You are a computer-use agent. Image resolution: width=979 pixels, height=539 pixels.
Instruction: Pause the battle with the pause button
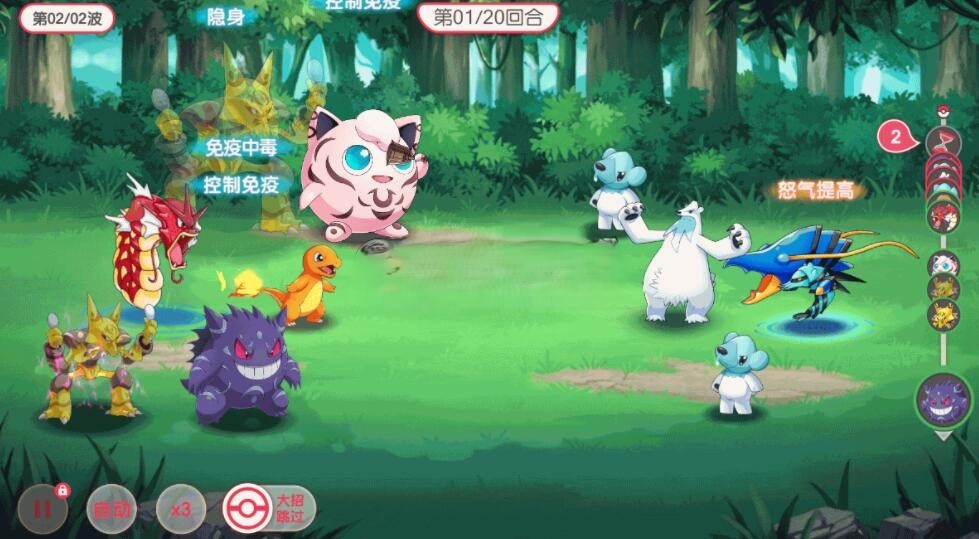click(43, 509)
